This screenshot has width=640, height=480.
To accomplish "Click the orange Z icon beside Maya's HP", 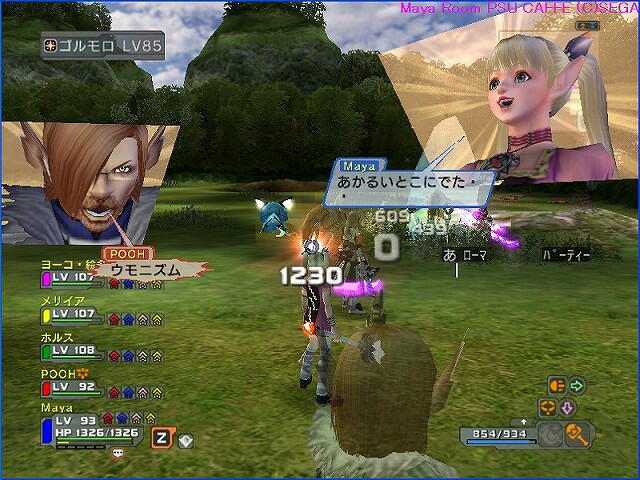I will coord(160,437).
